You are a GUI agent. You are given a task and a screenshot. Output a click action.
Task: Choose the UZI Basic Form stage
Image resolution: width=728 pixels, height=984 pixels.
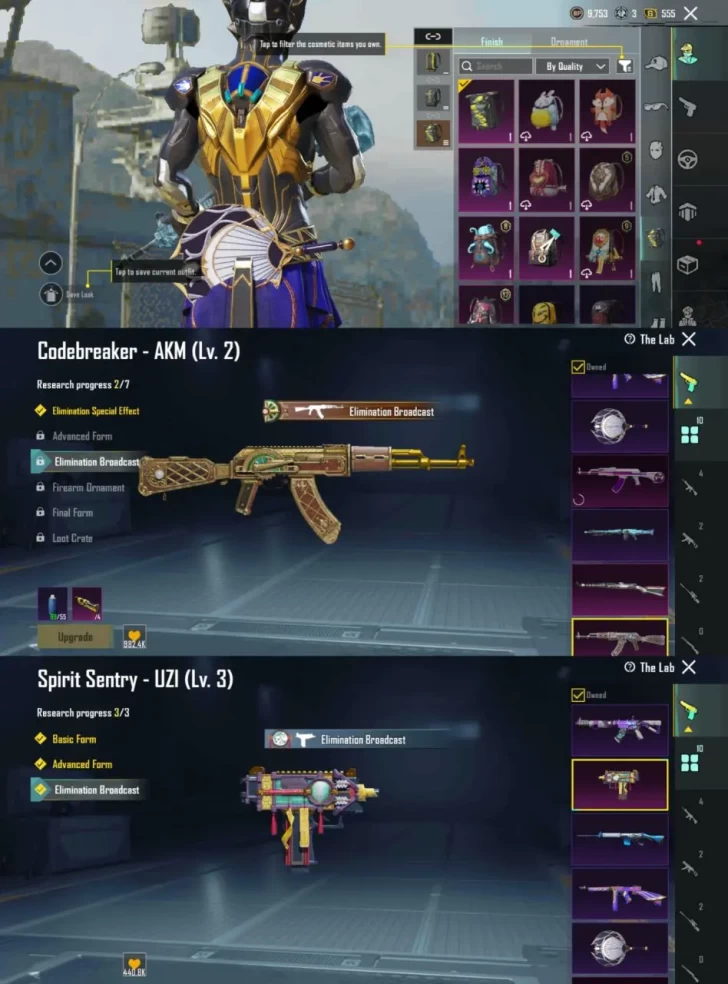point(74,739)
